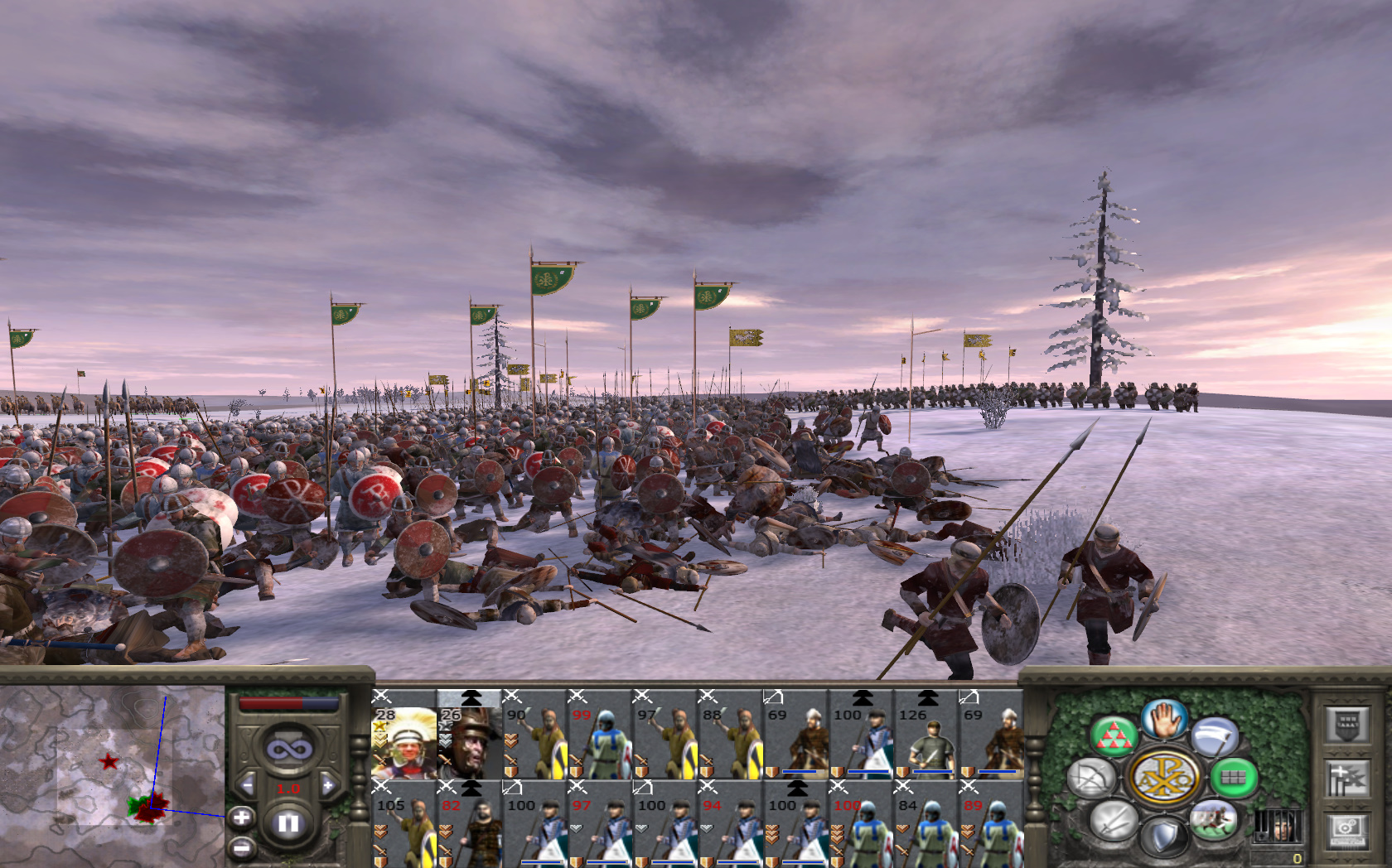Zoom in the battle minimap
The height and width of the screenshot is (868, 1392).
coord(241,818)
